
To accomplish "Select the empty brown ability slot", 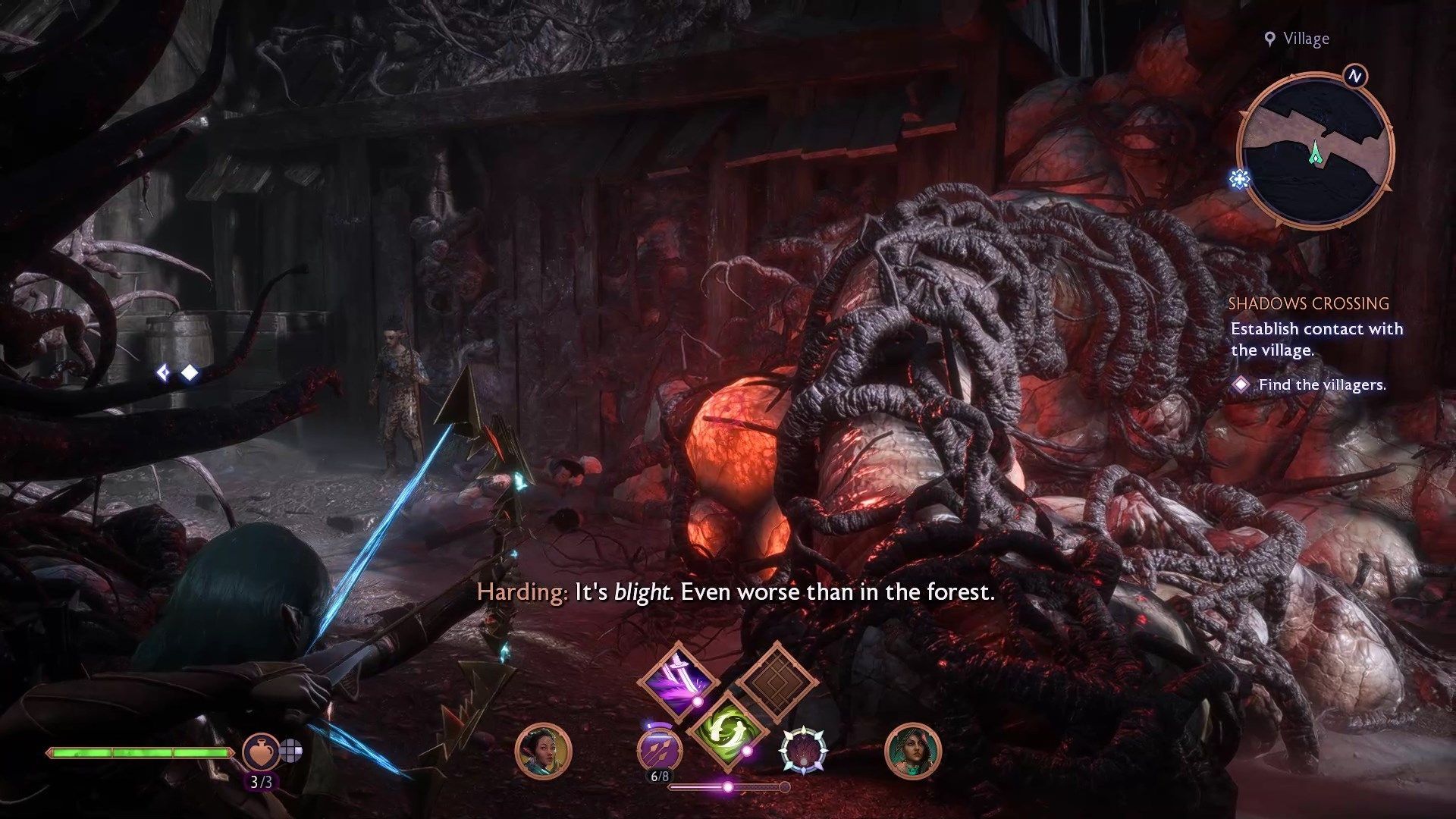I will (775, 679).
